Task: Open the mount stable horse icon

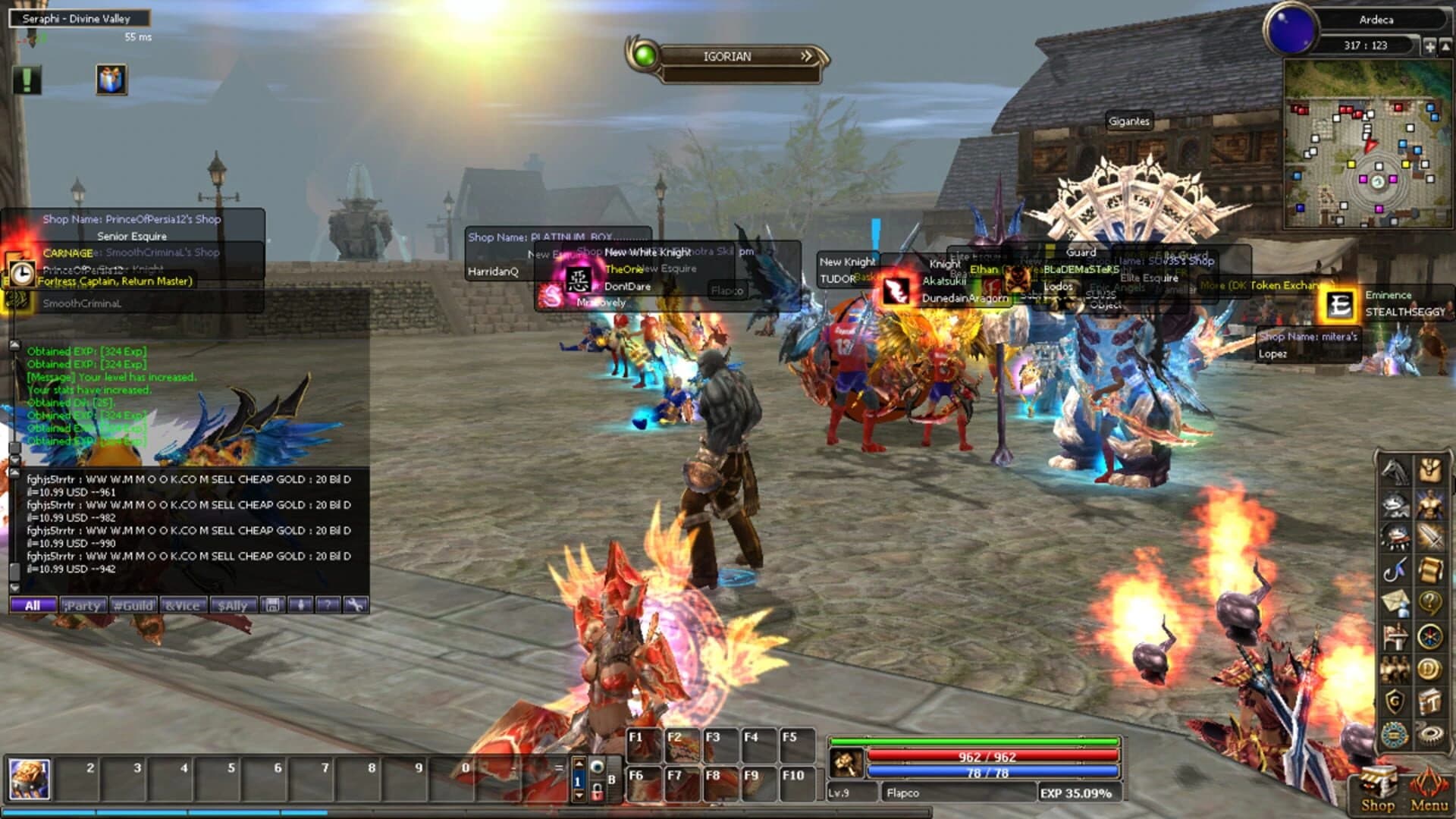Action: coord(1394,470)
